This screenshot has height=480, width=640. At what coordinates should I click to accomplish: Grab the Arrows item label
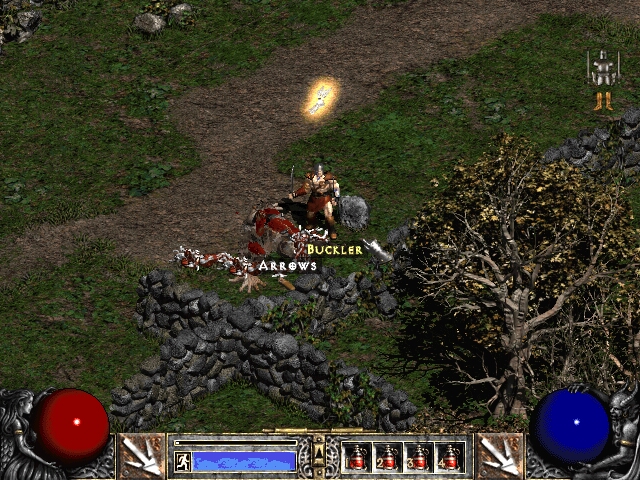click(288, 266)
